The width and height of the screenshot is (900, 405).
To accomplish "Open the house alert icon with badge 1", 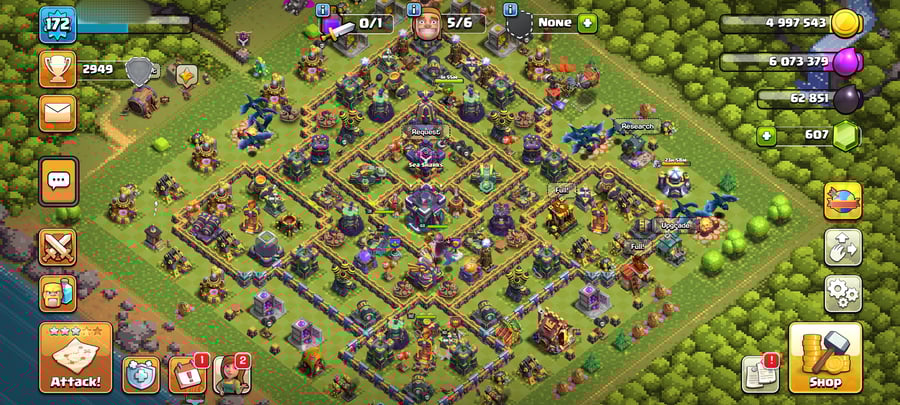I will click(x=186, y=374).
